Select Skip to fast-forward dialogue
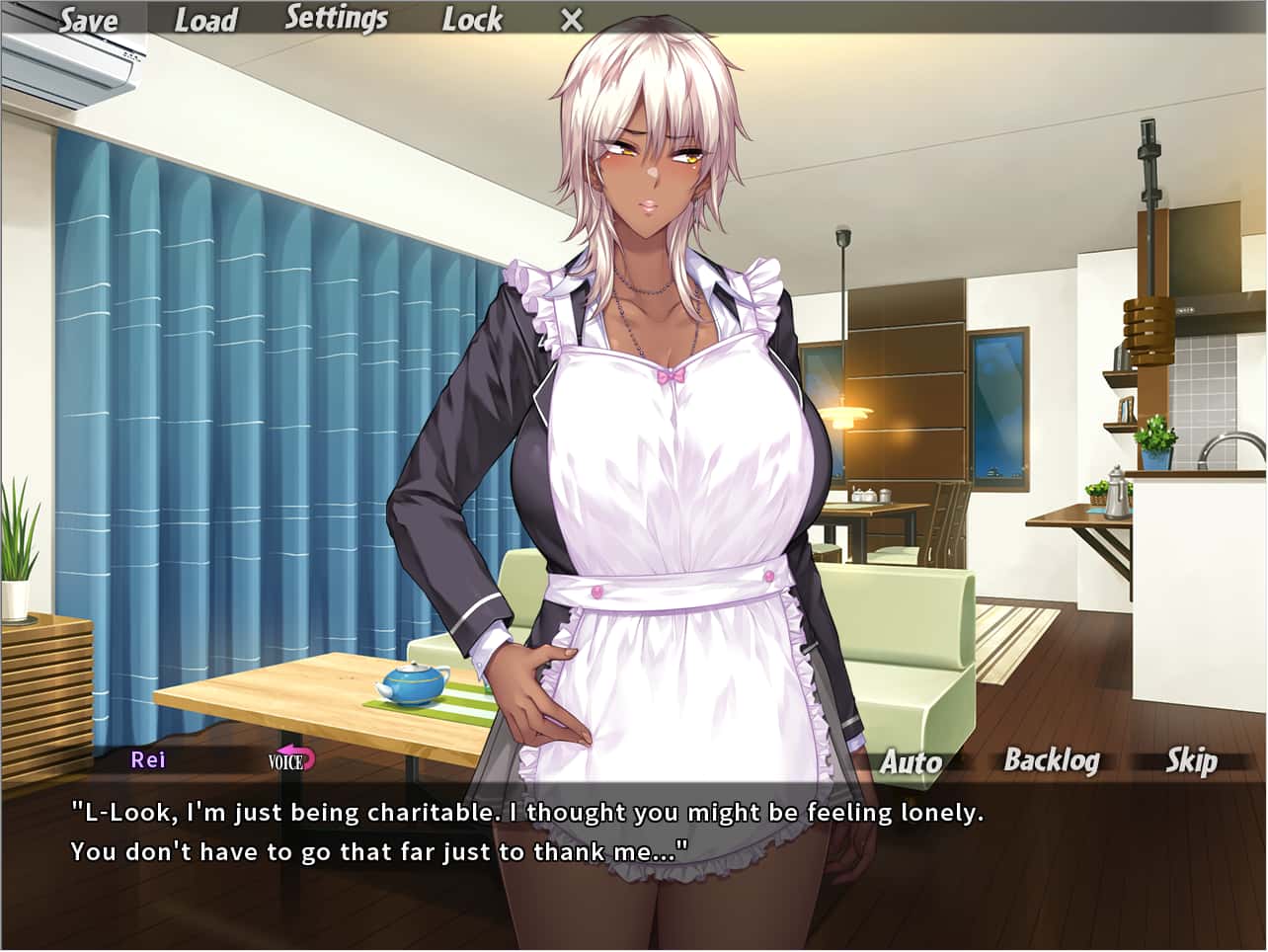 pyautogui.click(x=1191, y=761)
